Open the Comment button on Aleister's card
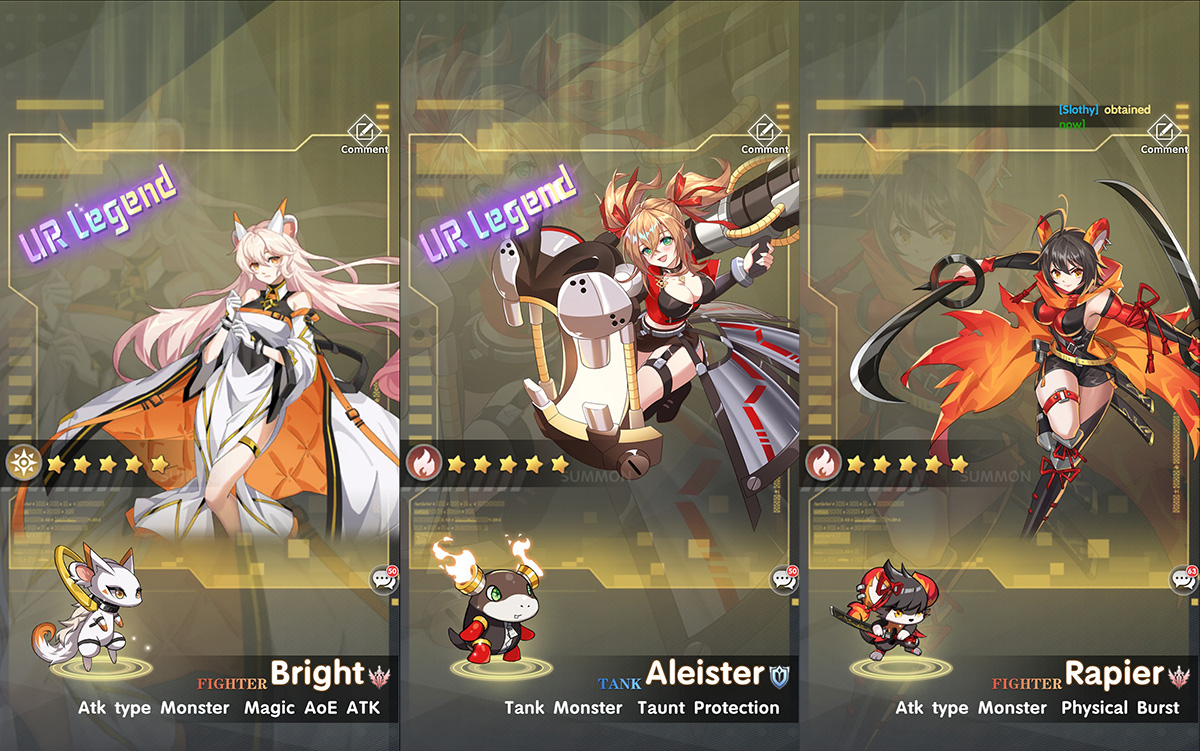This screenshot has width=1200, height=751. [x=764, y=134]
